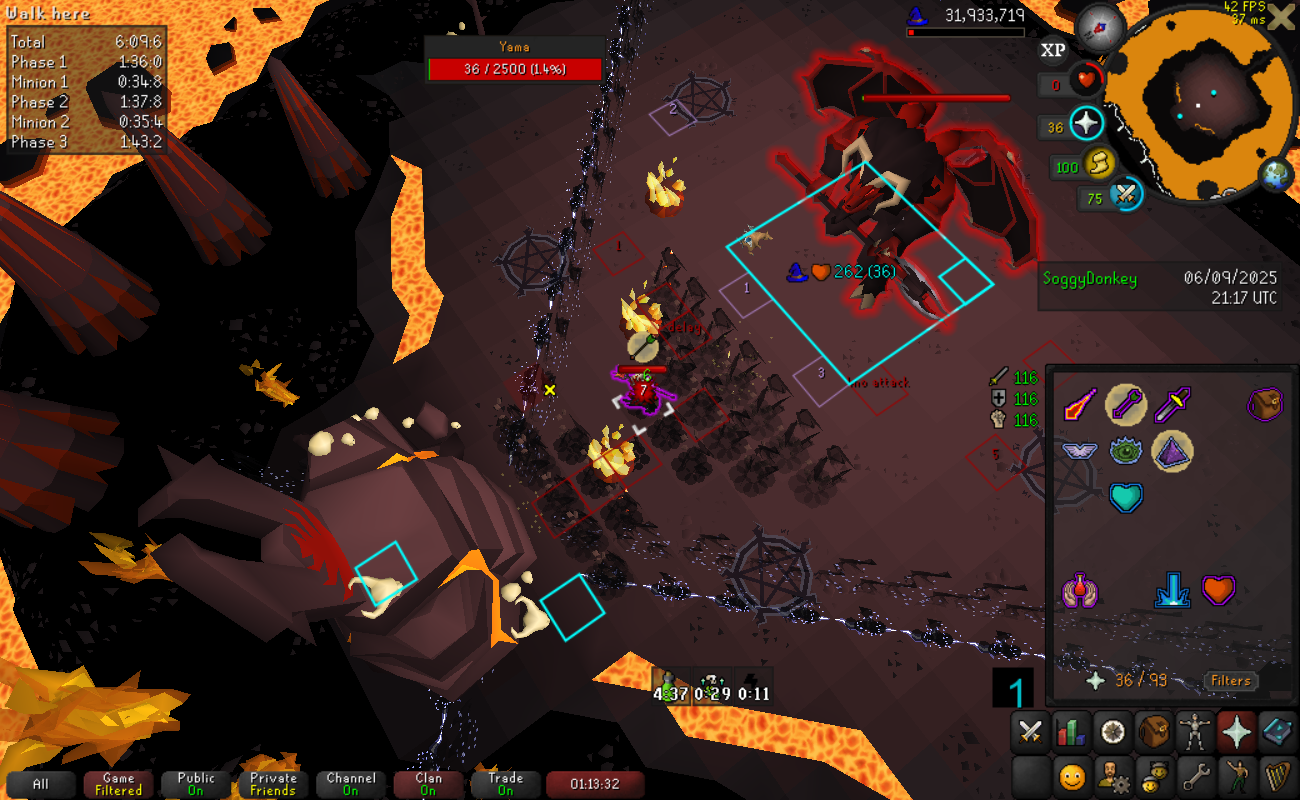This screenshot has height=800, width=1300.
Task: Click the XP tracker button
Action: tap(1053, 50)
